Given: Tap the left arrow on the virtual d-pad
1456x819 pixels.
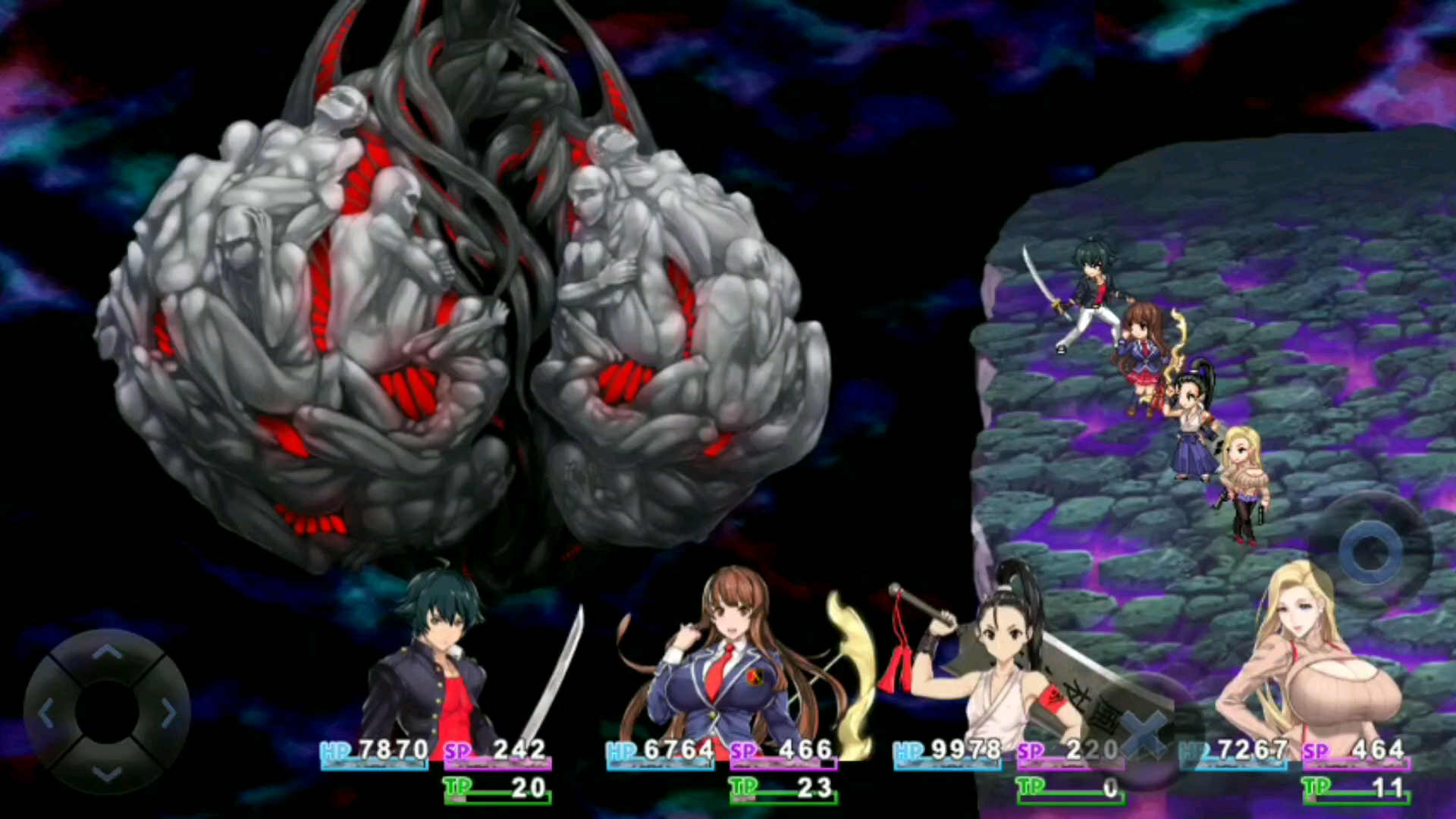Looking at the screenshot, I should click(x=46, y=713).
